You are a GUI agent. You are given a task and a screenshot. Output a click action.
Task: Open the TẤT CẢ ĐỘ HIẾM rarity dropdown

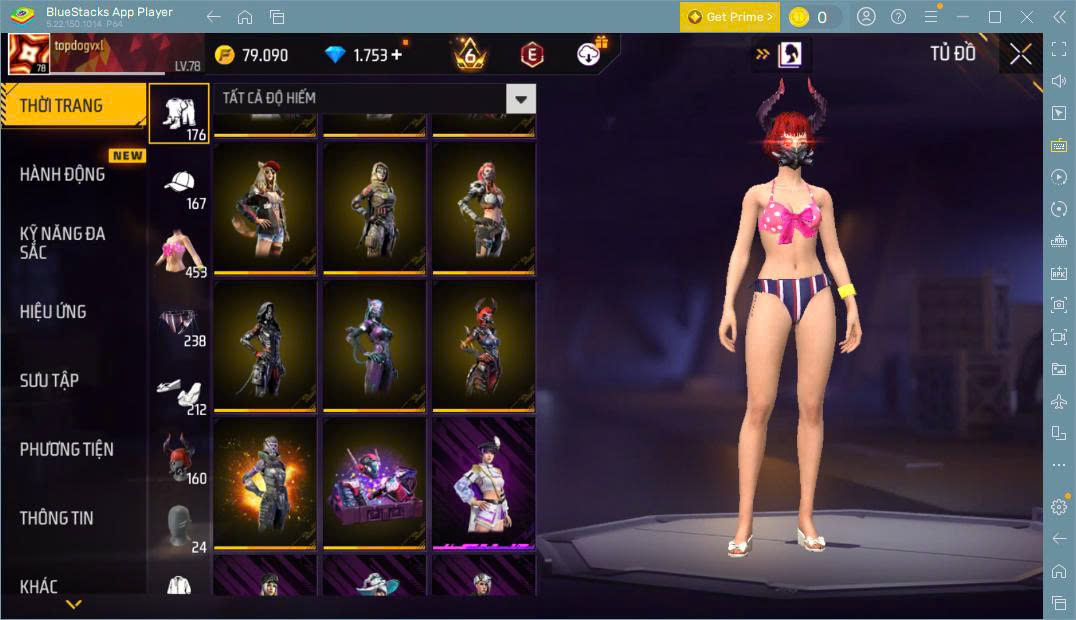[520, 98]
